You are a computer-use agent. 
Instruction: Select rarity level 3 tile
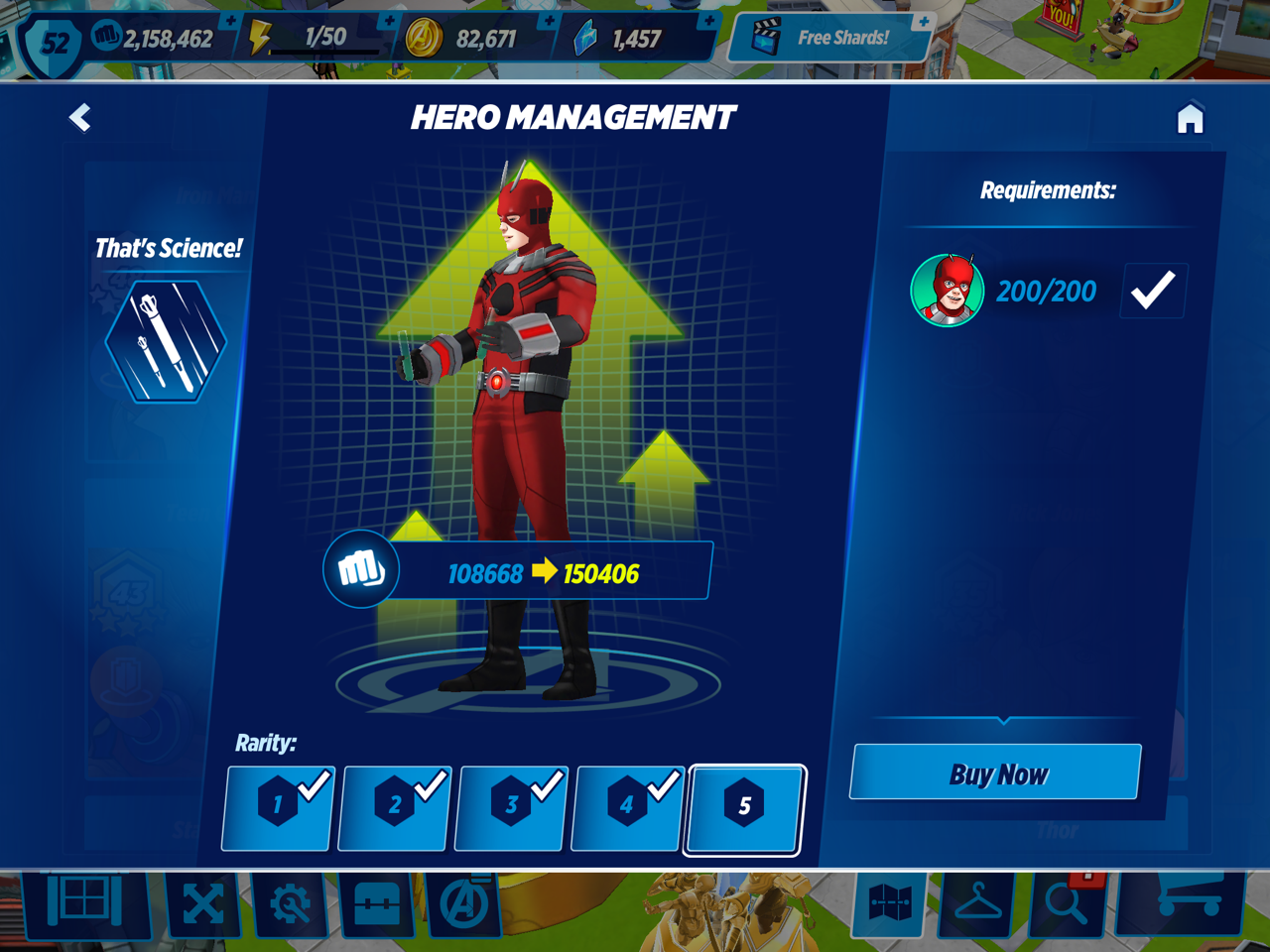click(511, 807)
